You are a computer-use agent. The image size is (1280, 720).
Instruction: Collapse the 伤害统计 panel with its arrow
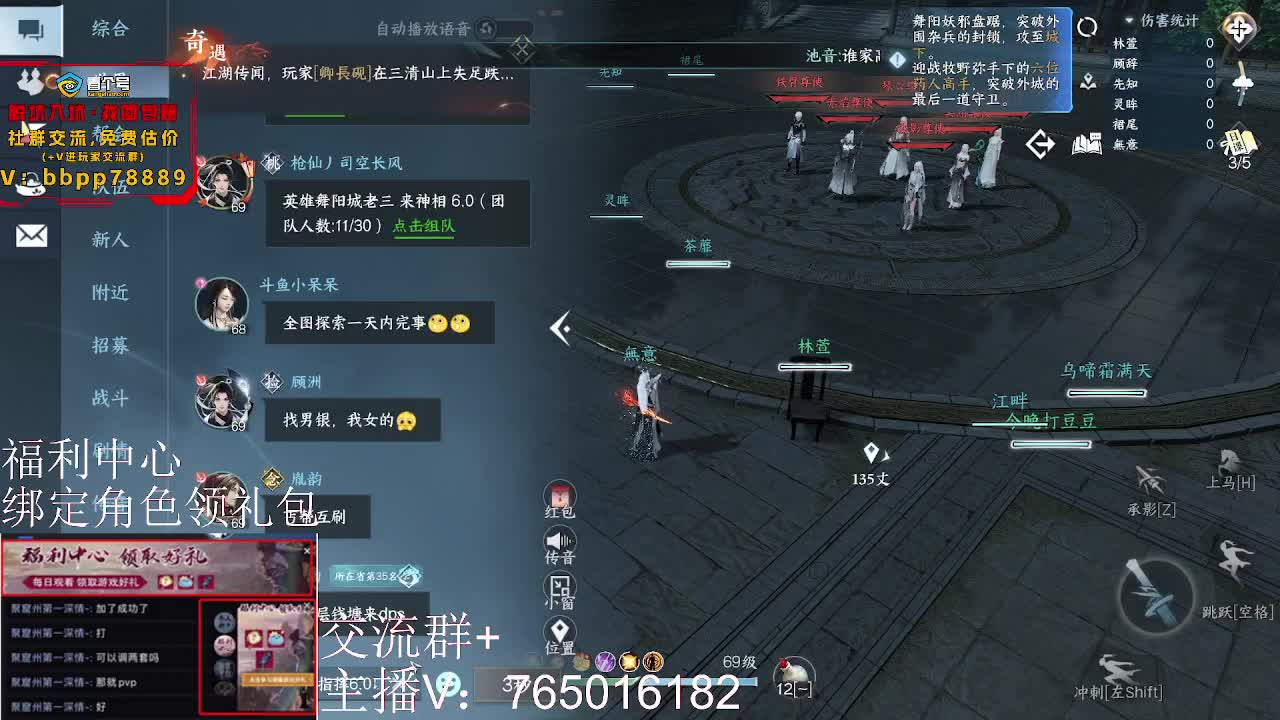tap(1128, 20)
